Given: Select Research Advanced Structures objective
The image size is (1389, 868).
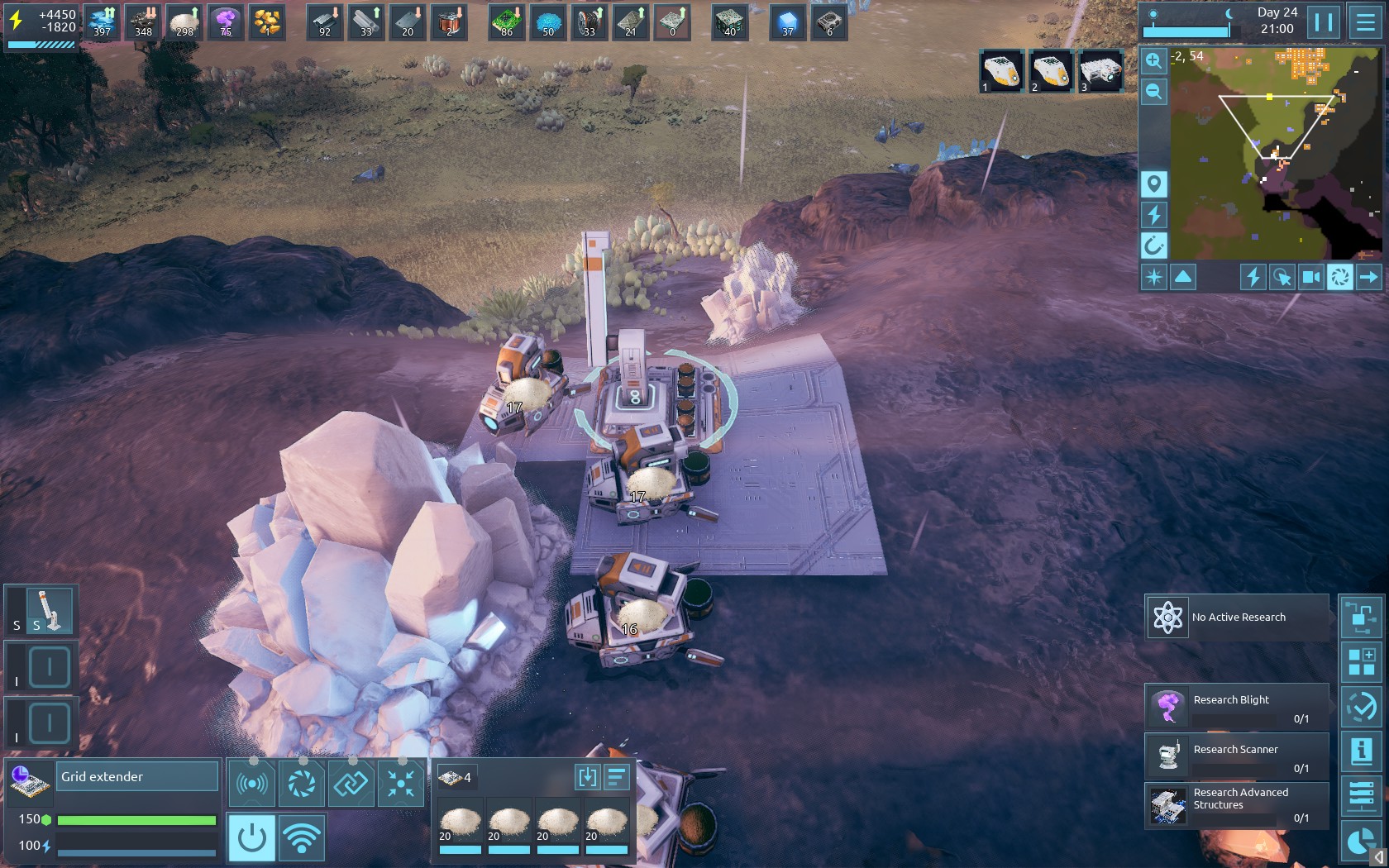Looking at the screenshot, I should [x=1237, y=805].
